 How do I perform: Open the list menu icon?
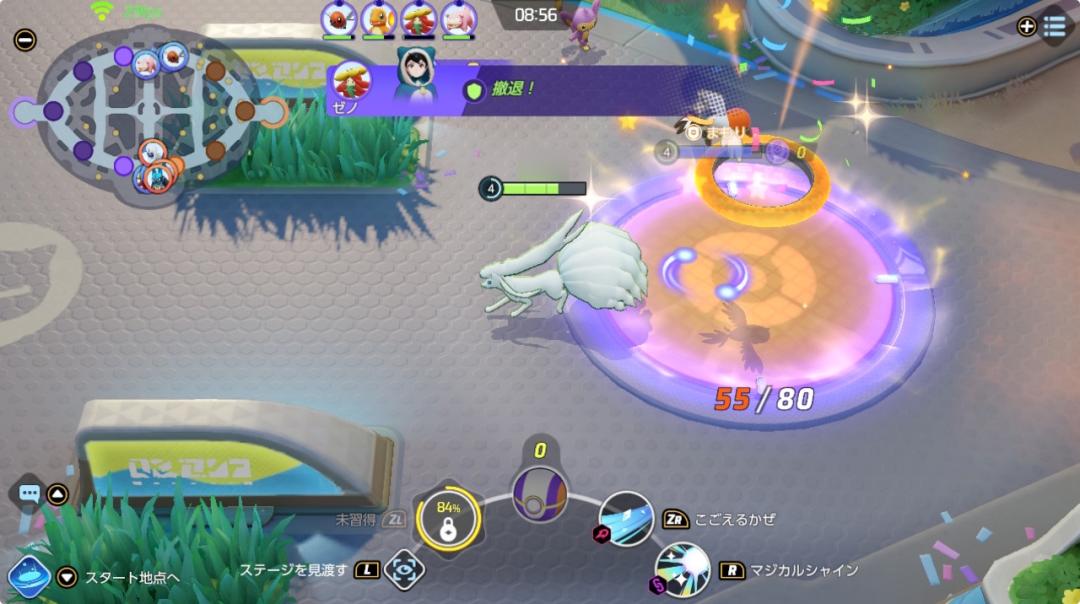point(1054,27)
